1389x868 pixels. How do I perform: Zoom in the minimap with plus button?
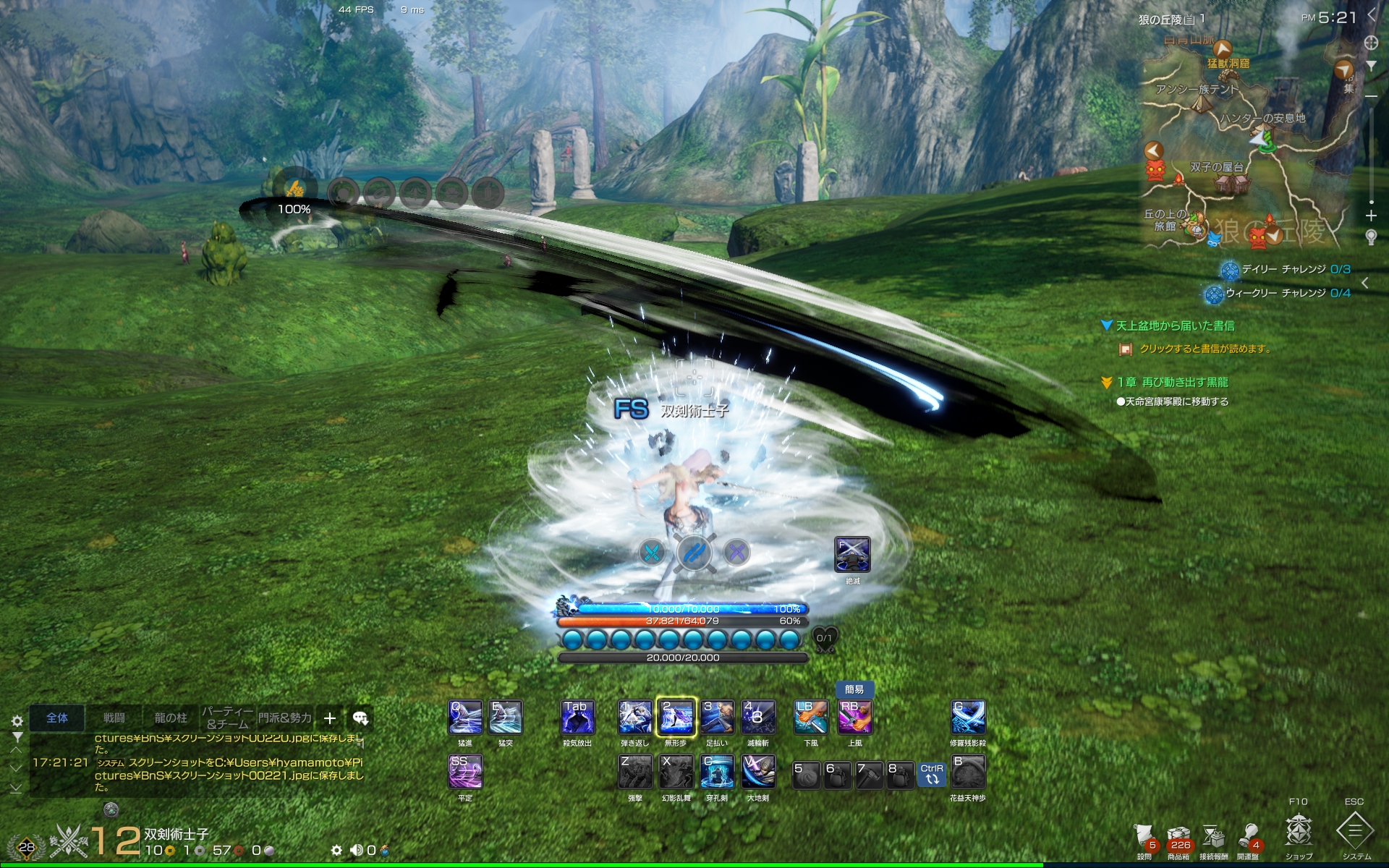pyautogui.click(x=1371, y=216)
